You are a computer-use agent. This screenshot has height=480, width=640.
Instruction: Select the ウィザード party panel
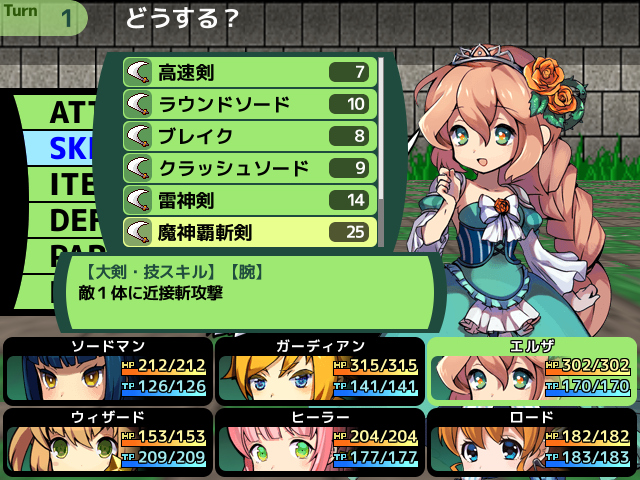coord(106,440)
